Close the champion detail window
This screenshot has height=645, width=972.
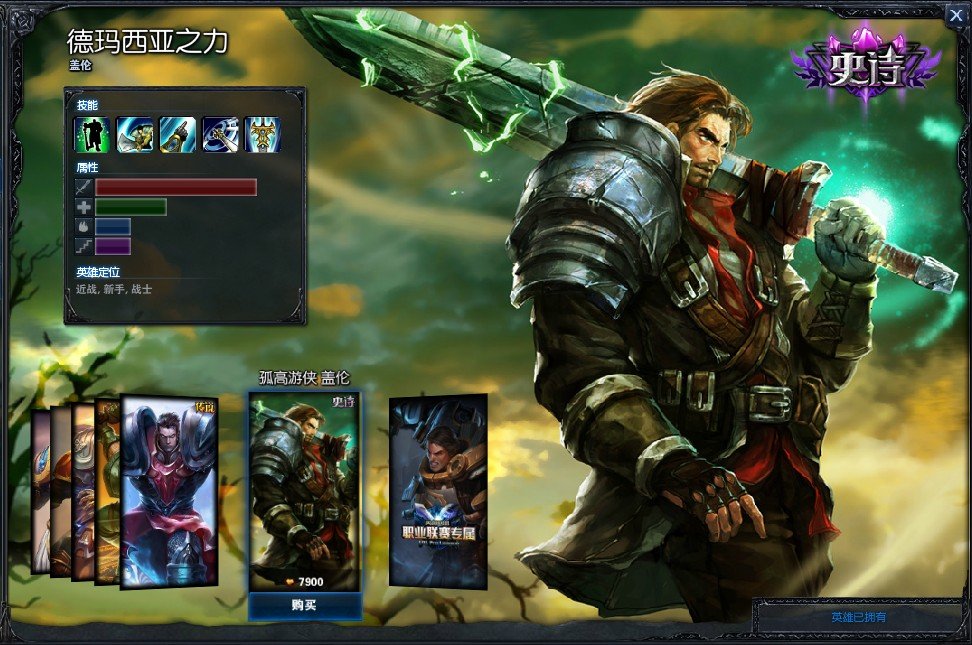coord(953,13)
